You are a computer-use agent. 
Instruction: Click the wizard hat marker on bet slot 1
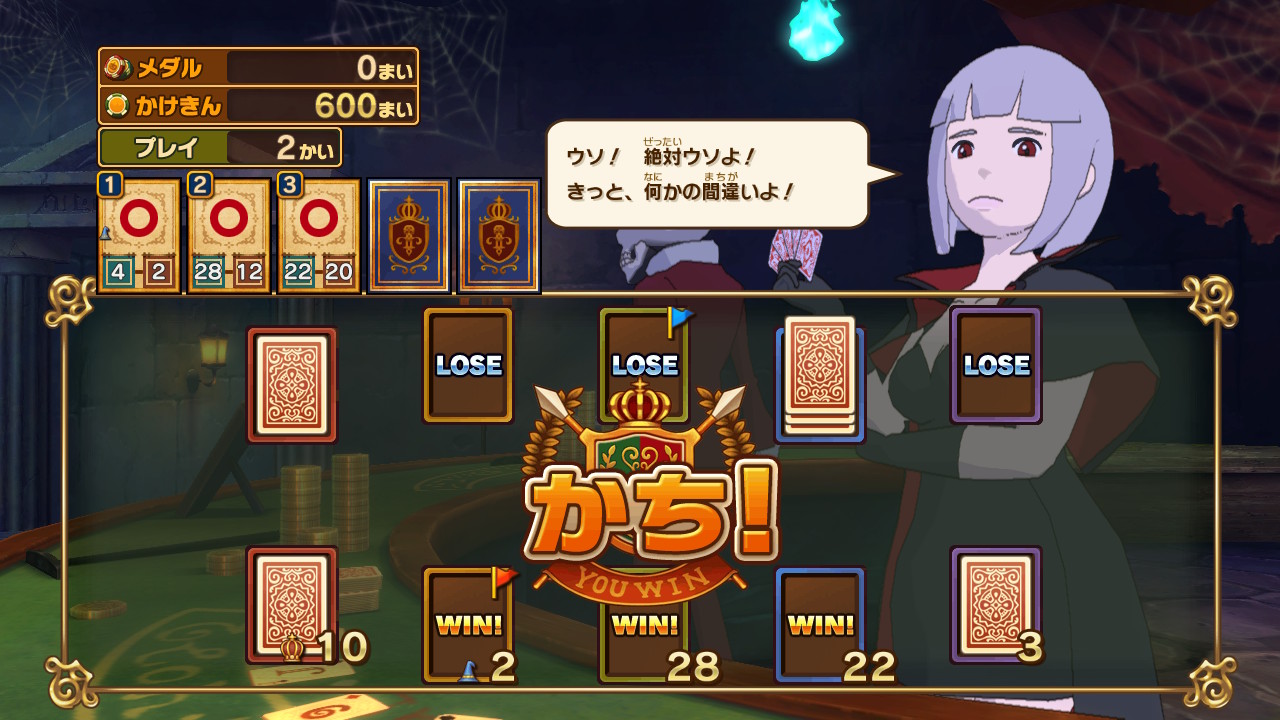pyautogui.click(x=104, y=232)
